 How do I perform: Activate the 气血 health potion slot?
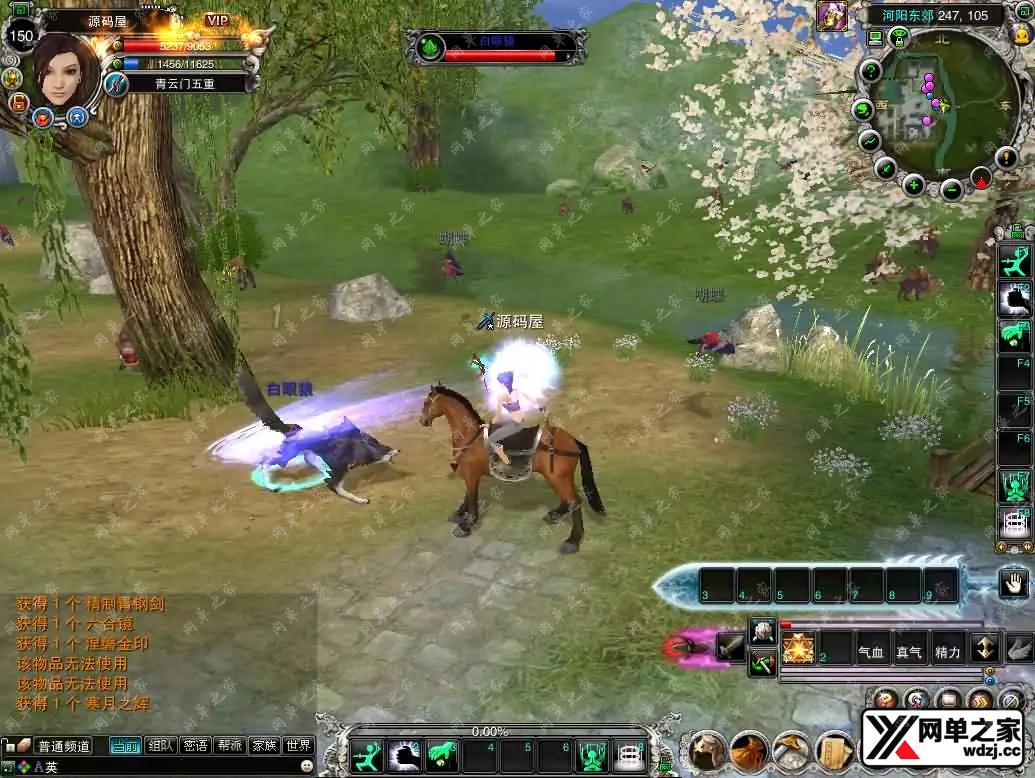(x=871, y=652)
